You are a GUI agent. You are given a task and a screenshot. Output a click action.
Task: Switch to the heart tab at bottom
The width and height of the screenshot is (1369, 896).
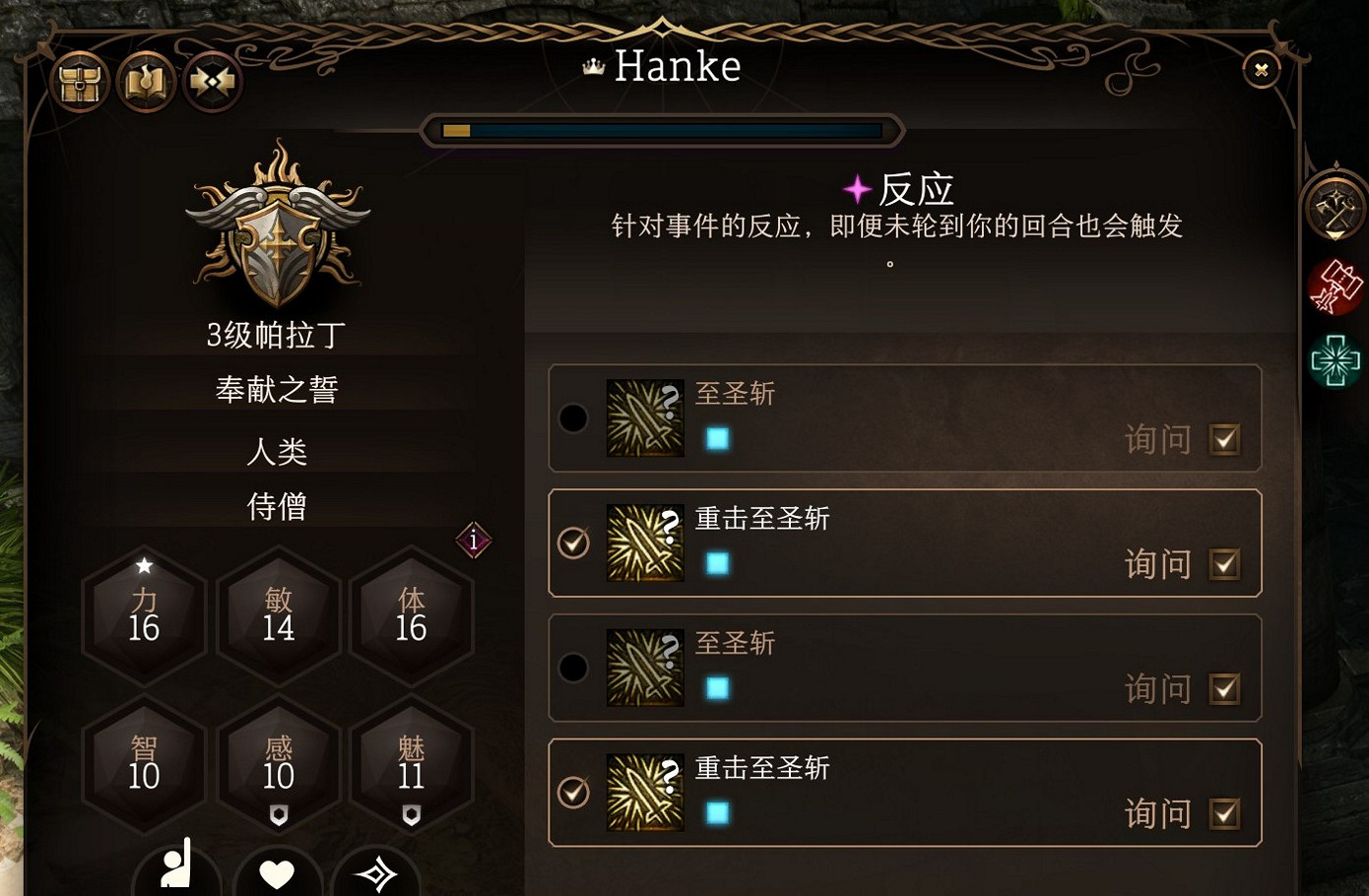pos(278,876)
